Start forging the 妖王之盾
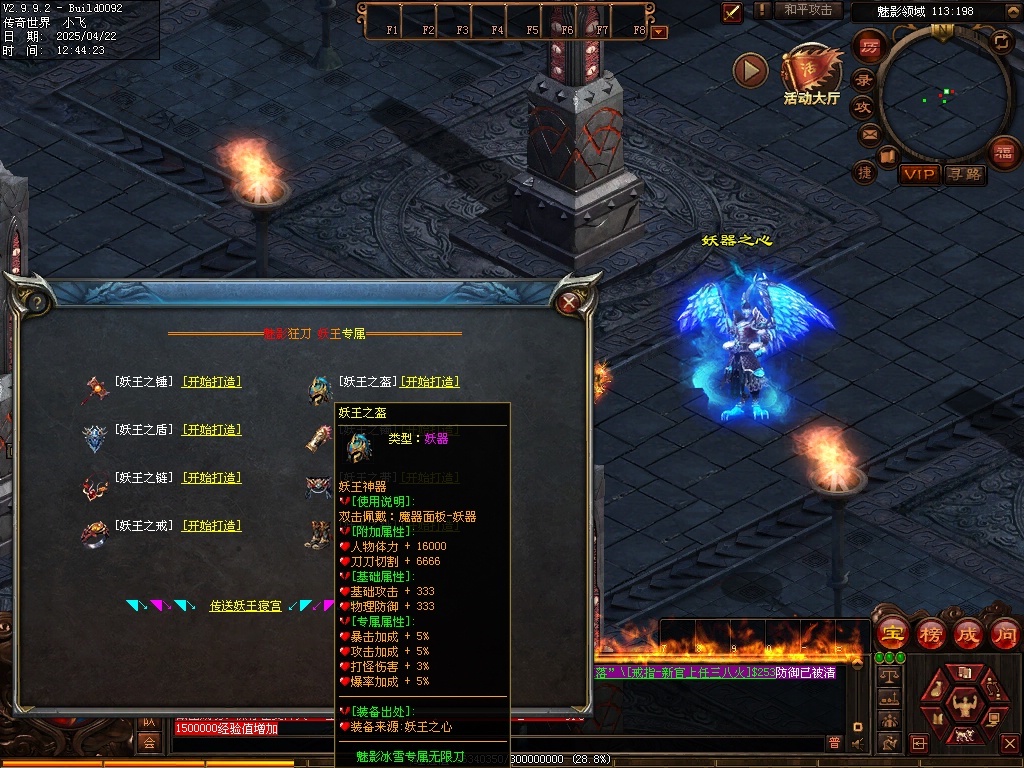Image resolution: width=1024 pixels, height=768 pixels. point(211,429)
